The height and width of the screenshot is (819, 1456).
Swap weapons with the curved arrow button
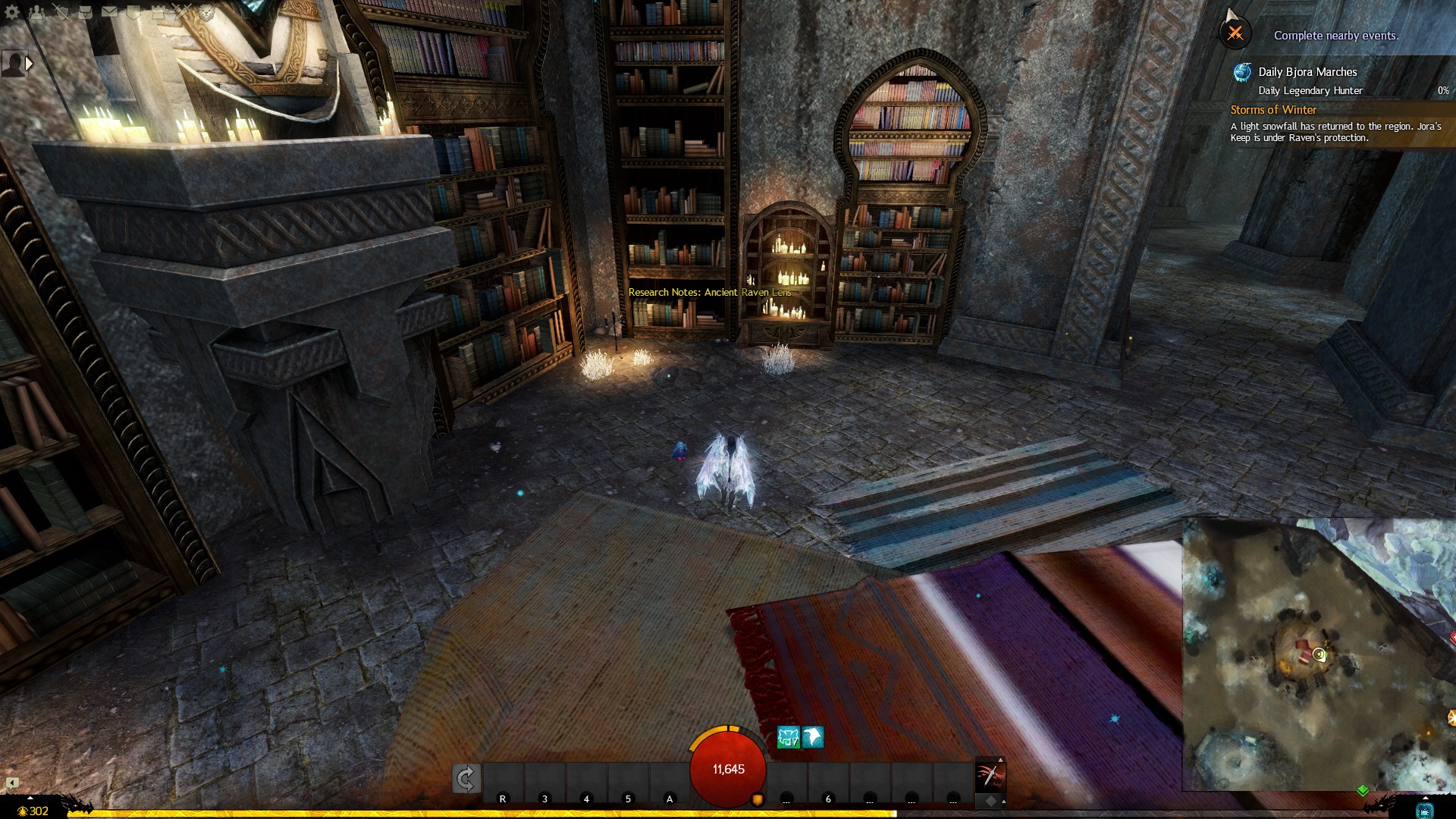[466, 778]
